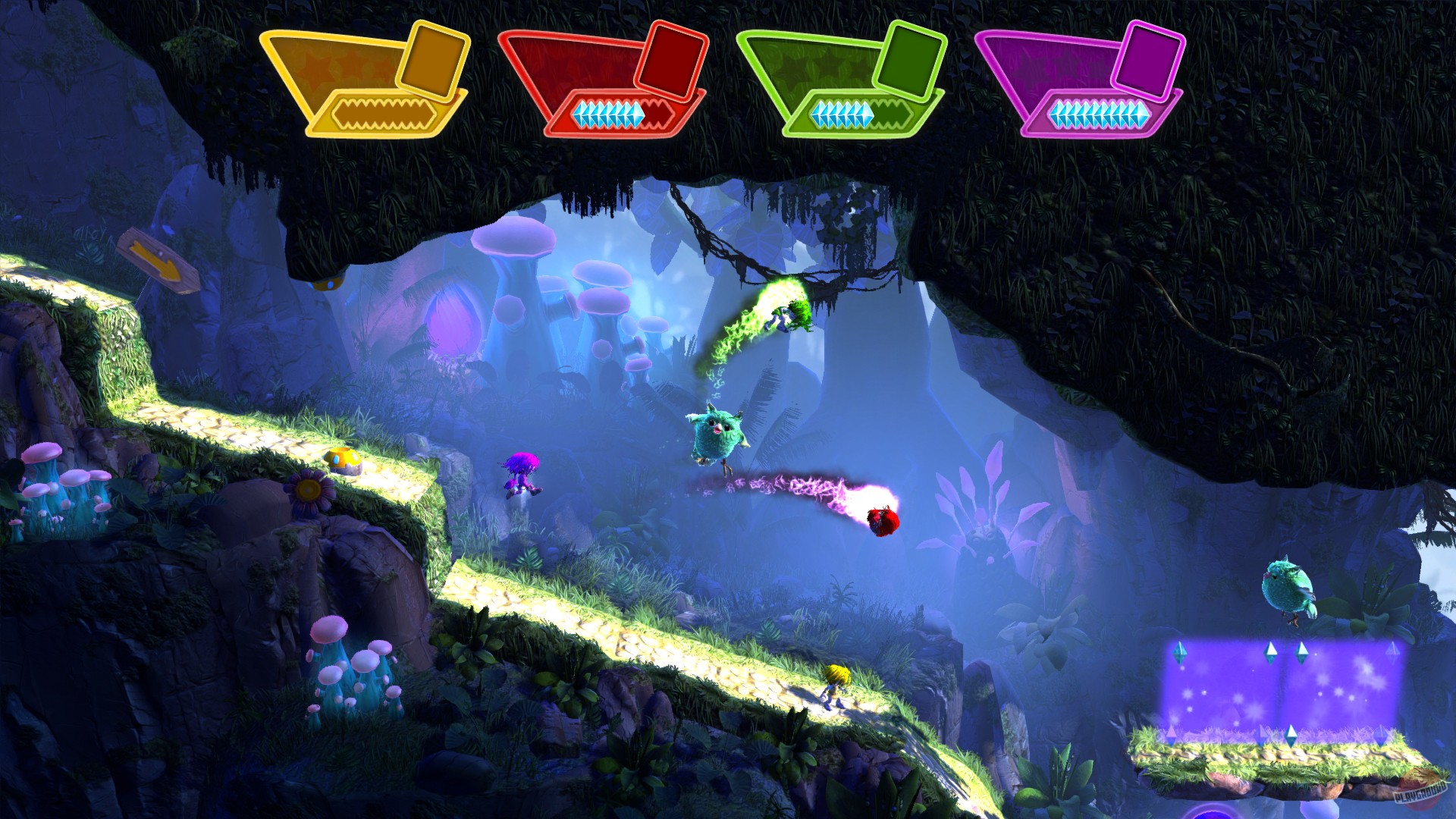1456x819 pixels.
Task: Click the magenta player's character card
Action: coord(1147,59)
